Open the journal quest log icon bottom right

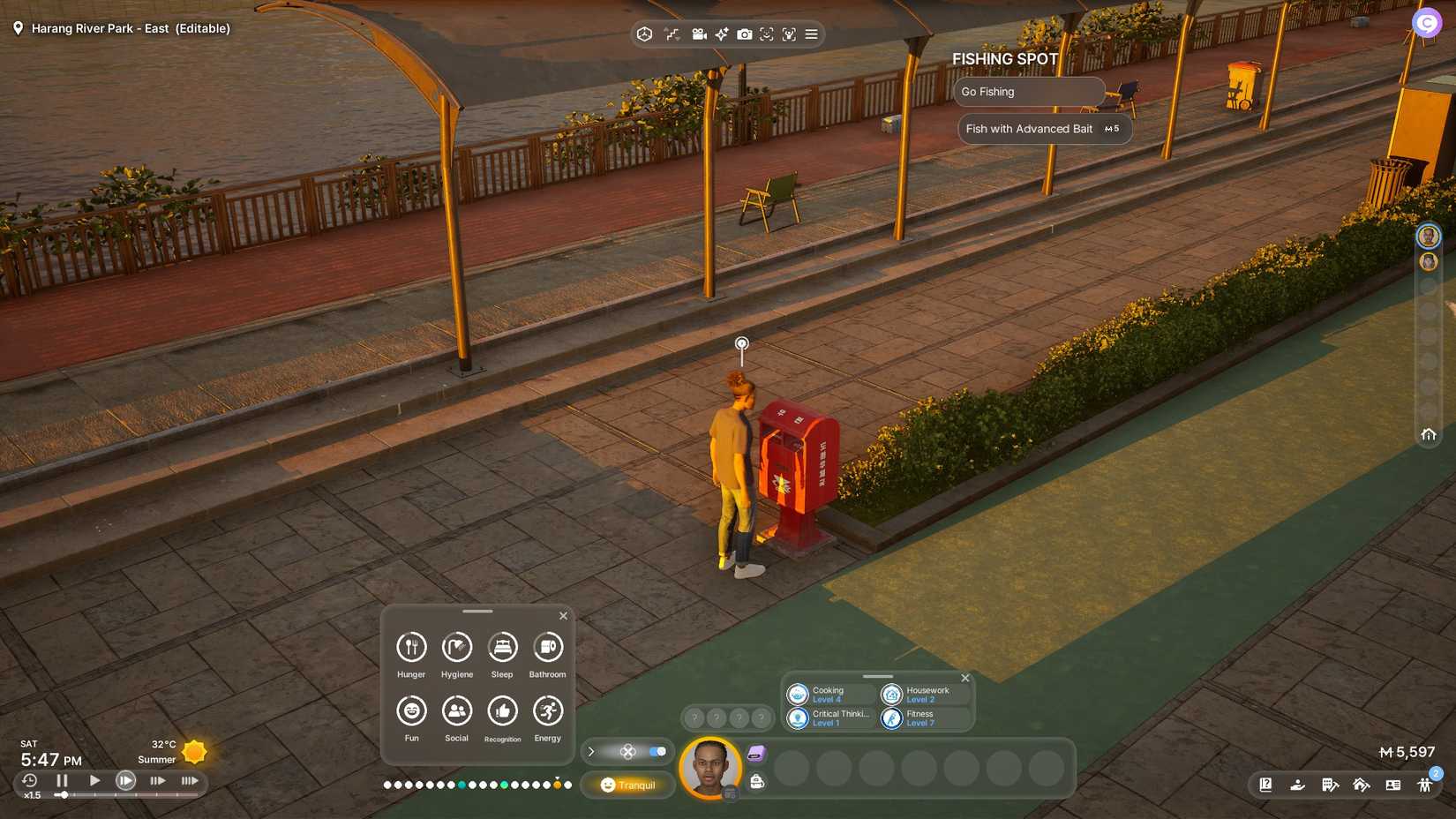pos(1265,784)
